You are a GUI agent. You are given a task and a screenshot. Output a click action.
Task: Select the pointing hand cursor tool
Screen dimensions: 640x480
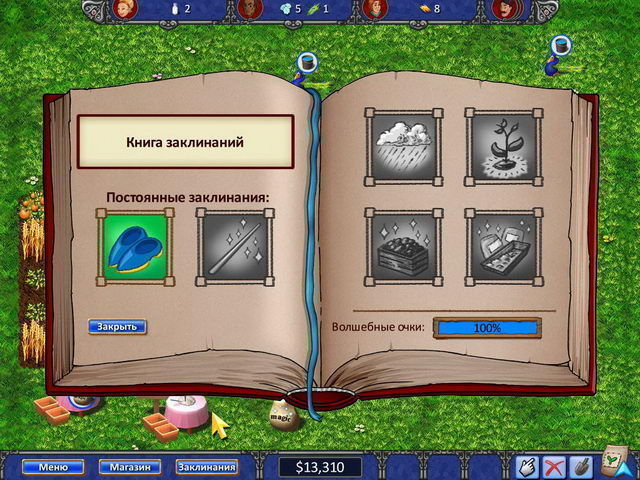tap(528, 466)
